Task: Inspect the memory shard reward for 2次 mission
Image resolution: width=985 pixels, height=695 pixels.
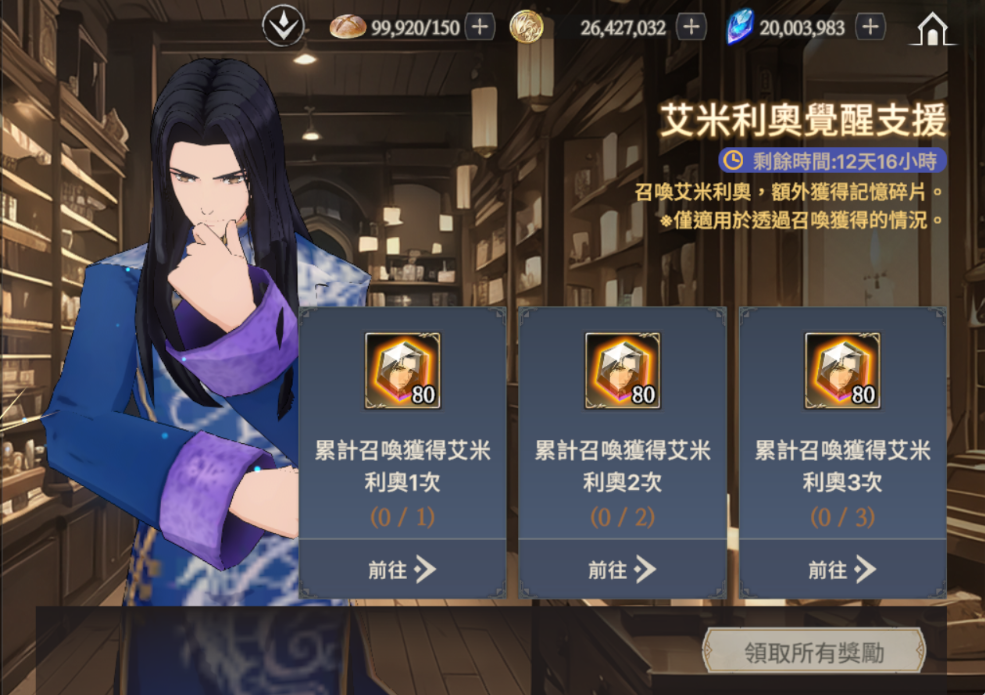Action: [622, 371]
